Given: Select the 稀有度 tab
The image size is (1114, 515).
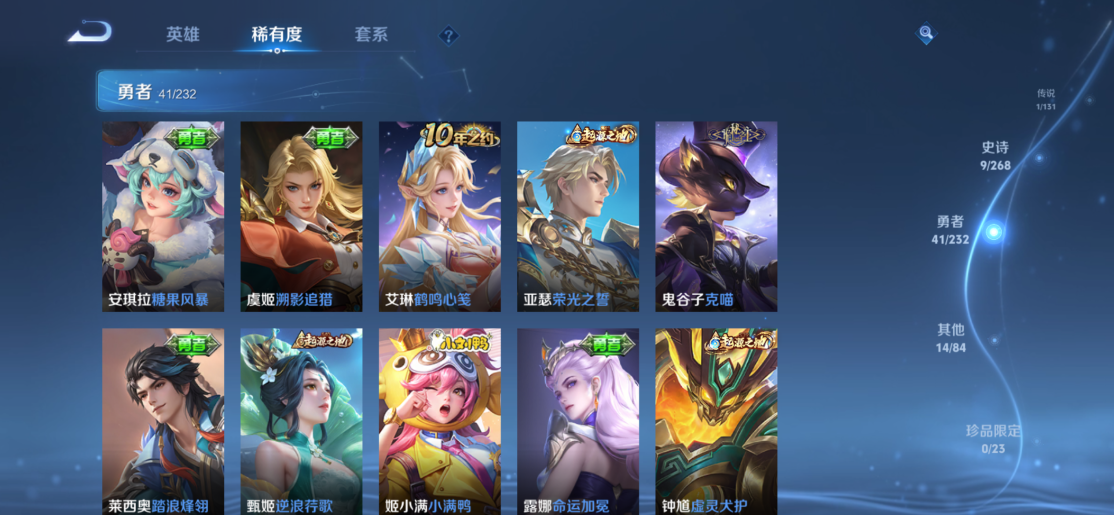Looking at the screenshot, I should [x=276, y=34].
